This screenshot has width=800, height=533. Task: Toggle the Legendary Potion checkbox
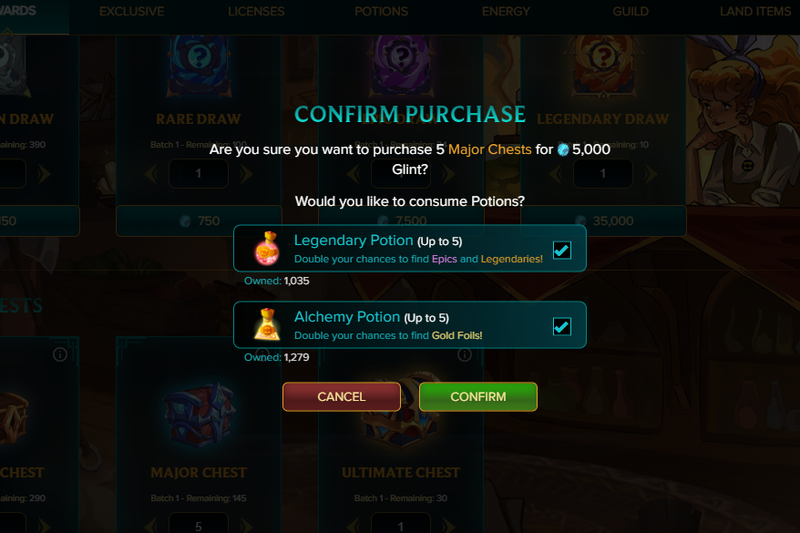tap(562, 249)
